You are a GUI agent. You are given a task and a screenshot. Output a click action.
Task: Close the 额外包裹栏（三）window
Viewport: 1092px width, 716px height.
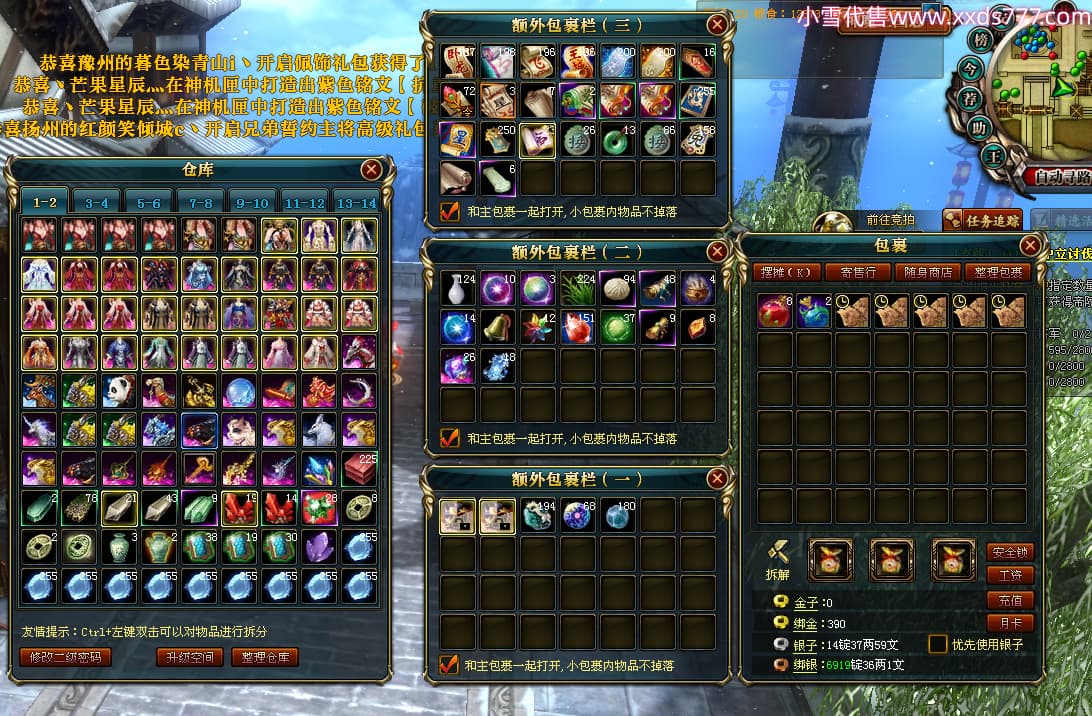[x=717, y=25]
